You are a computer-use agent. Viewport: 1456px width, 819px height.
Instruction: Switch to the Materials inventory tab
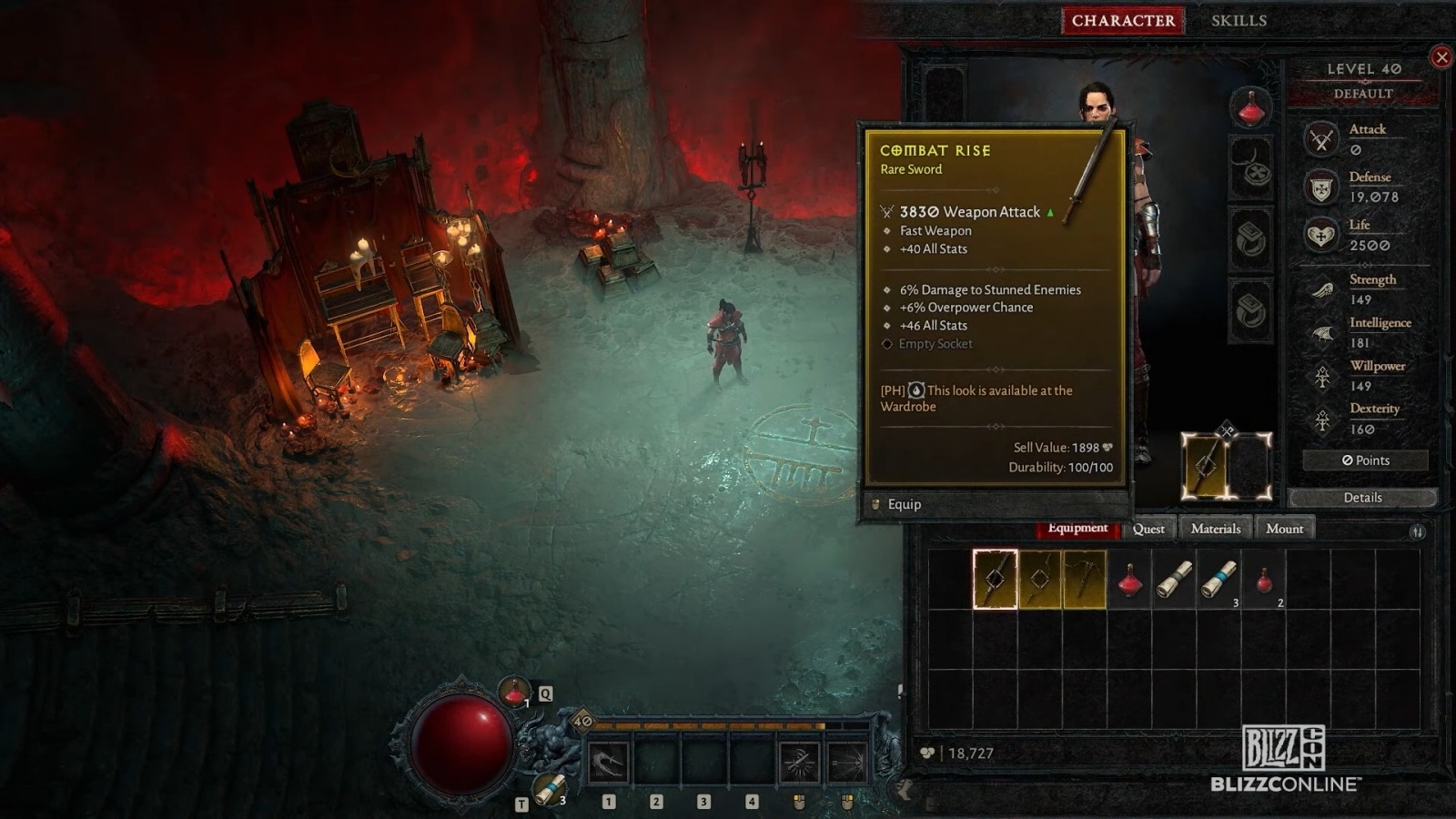[x=1215, y=528]
